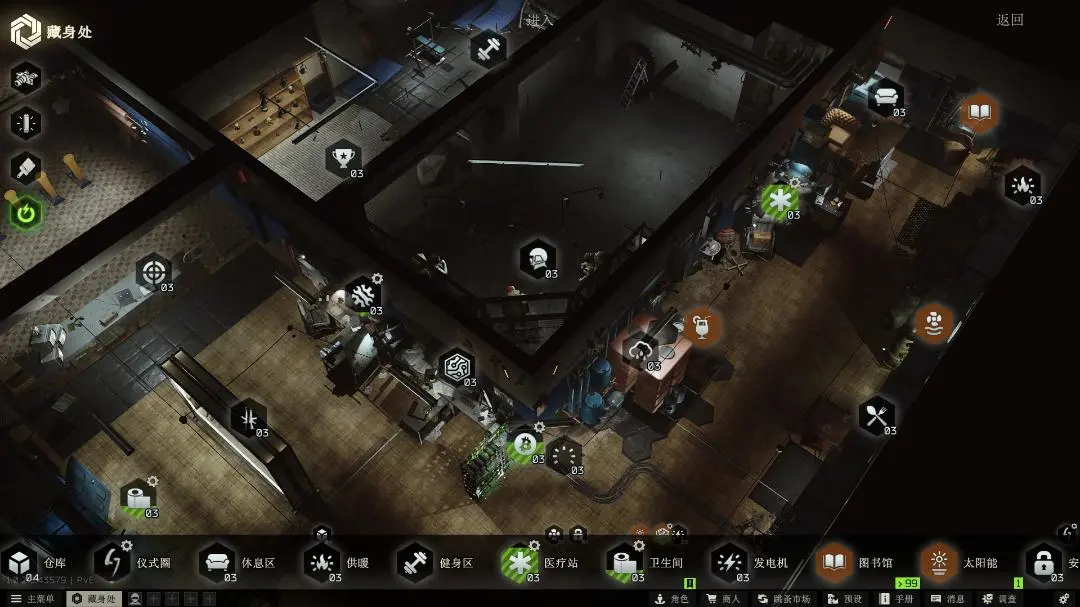Open 手册 (Handbook)
The width and height of the screenshot is (1080, 607).
coord(896,599)
